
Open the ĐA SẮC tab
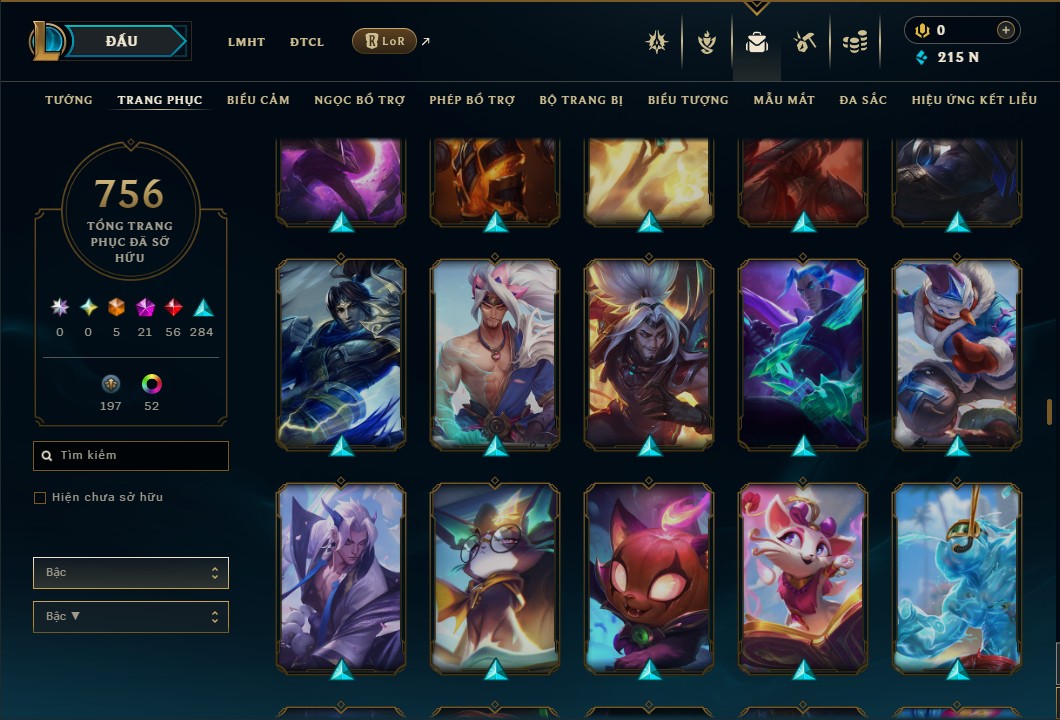[x=863, y=100]
